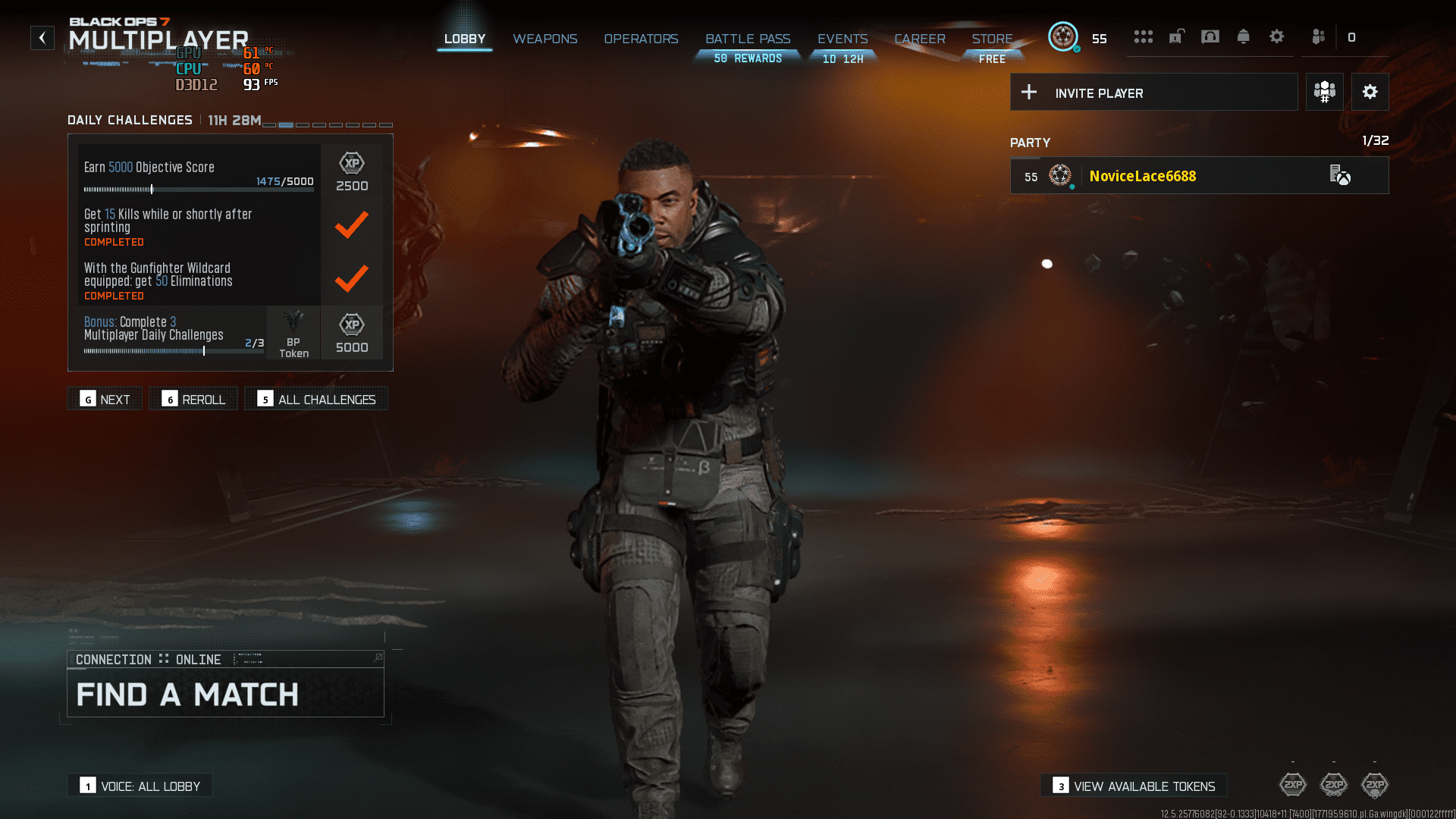The height and width of the screenshot is (819, 1456).
Task: Click the squad fill icon next to Invite Player
Action: click(1324, 92)
